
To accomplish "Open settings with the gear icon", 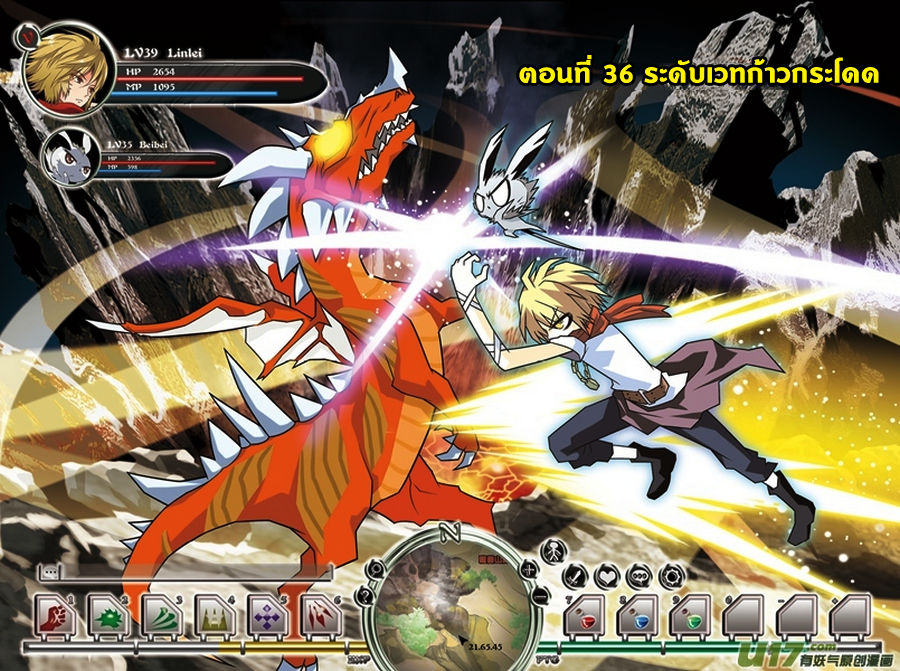I will (x=668, y=576).
